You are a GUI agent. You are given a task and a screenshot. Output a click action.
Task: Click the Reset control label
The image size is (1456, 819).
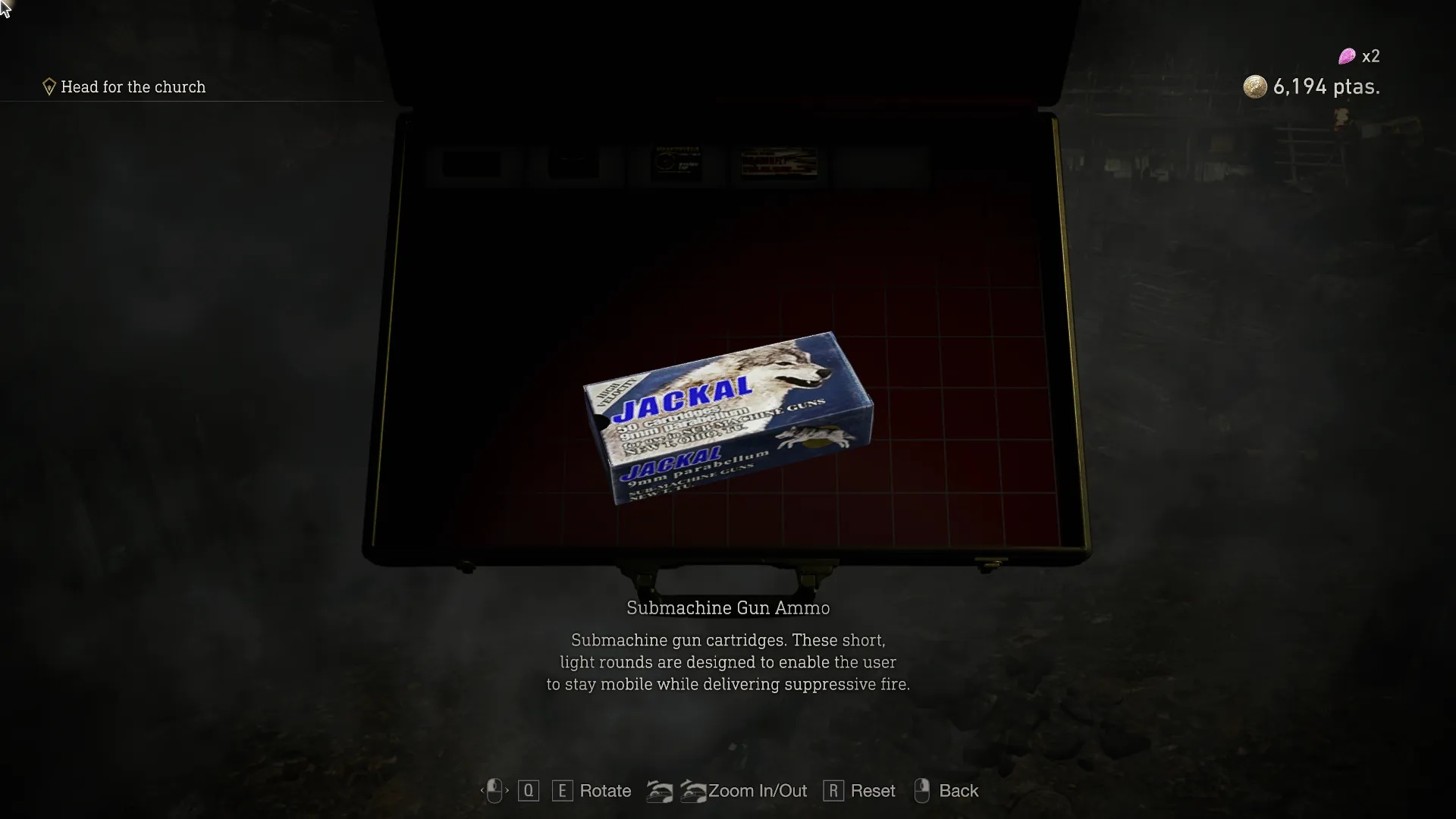(874, 791)
